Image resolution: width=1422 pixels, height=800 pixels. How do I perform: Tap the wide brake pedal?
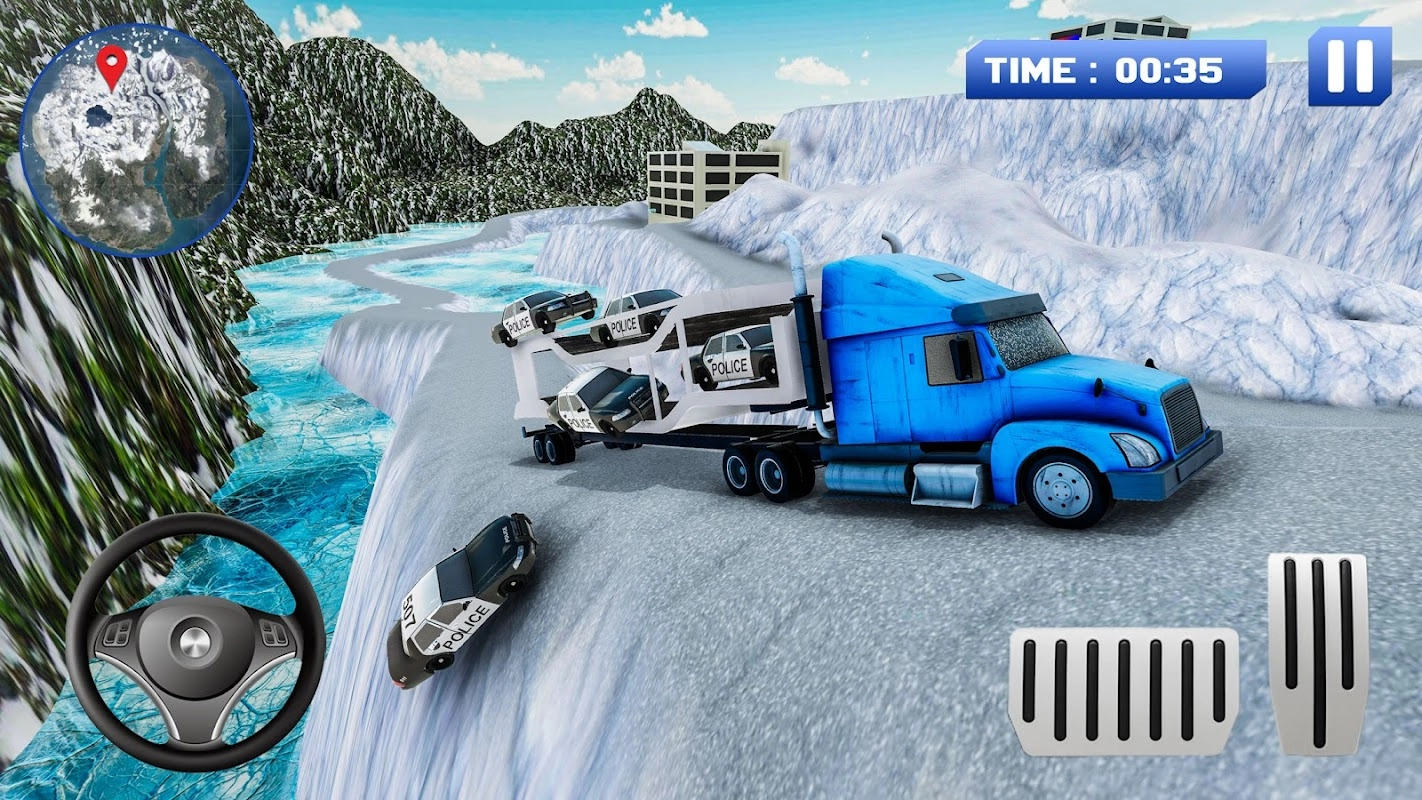coord(1123,692)
